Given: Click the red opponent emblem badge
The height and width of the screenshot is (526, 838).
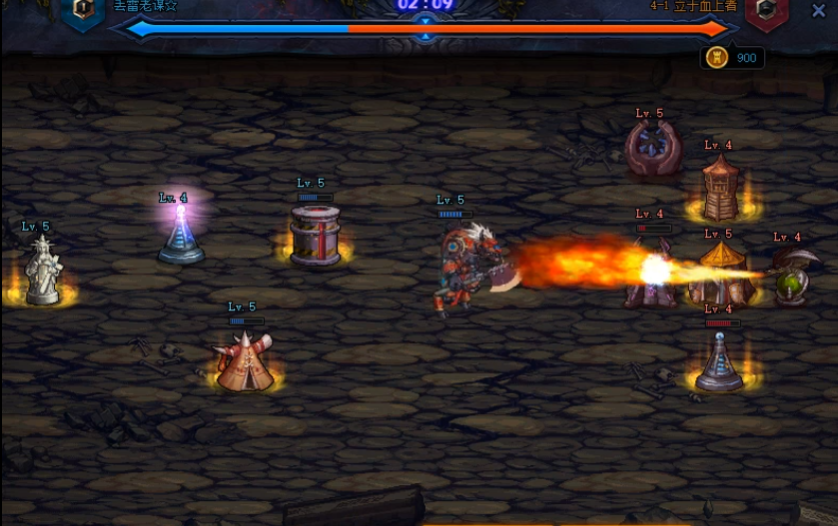Looking at the screenshot, I should 767,10.
